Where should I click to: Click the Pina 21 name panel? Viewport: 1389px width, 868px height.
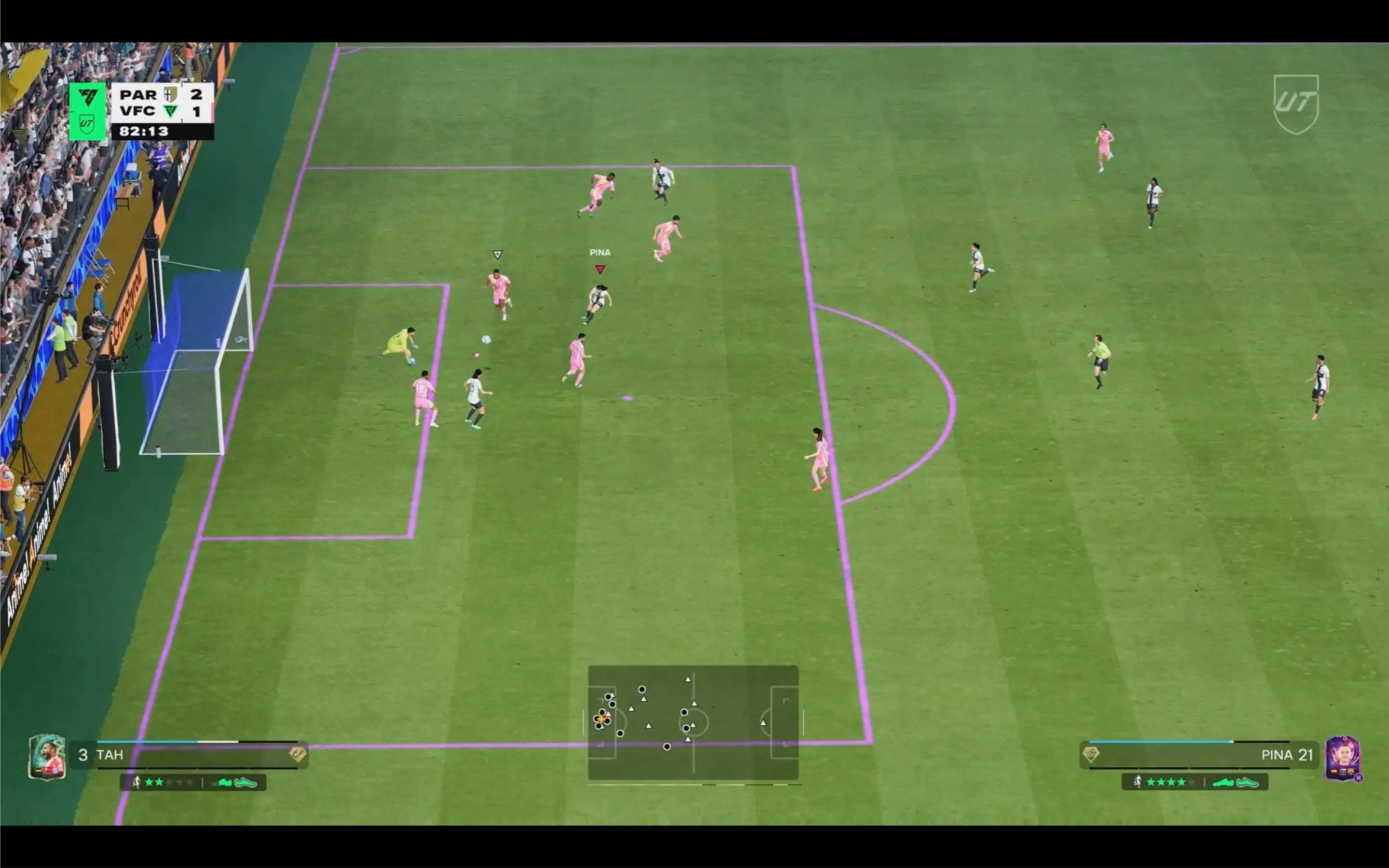1199,754
